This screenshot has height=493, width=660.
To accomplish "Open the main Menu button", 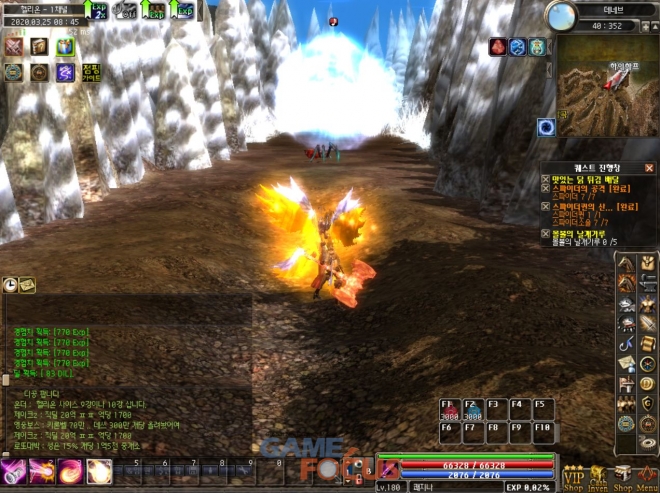I will click(645, 477).
